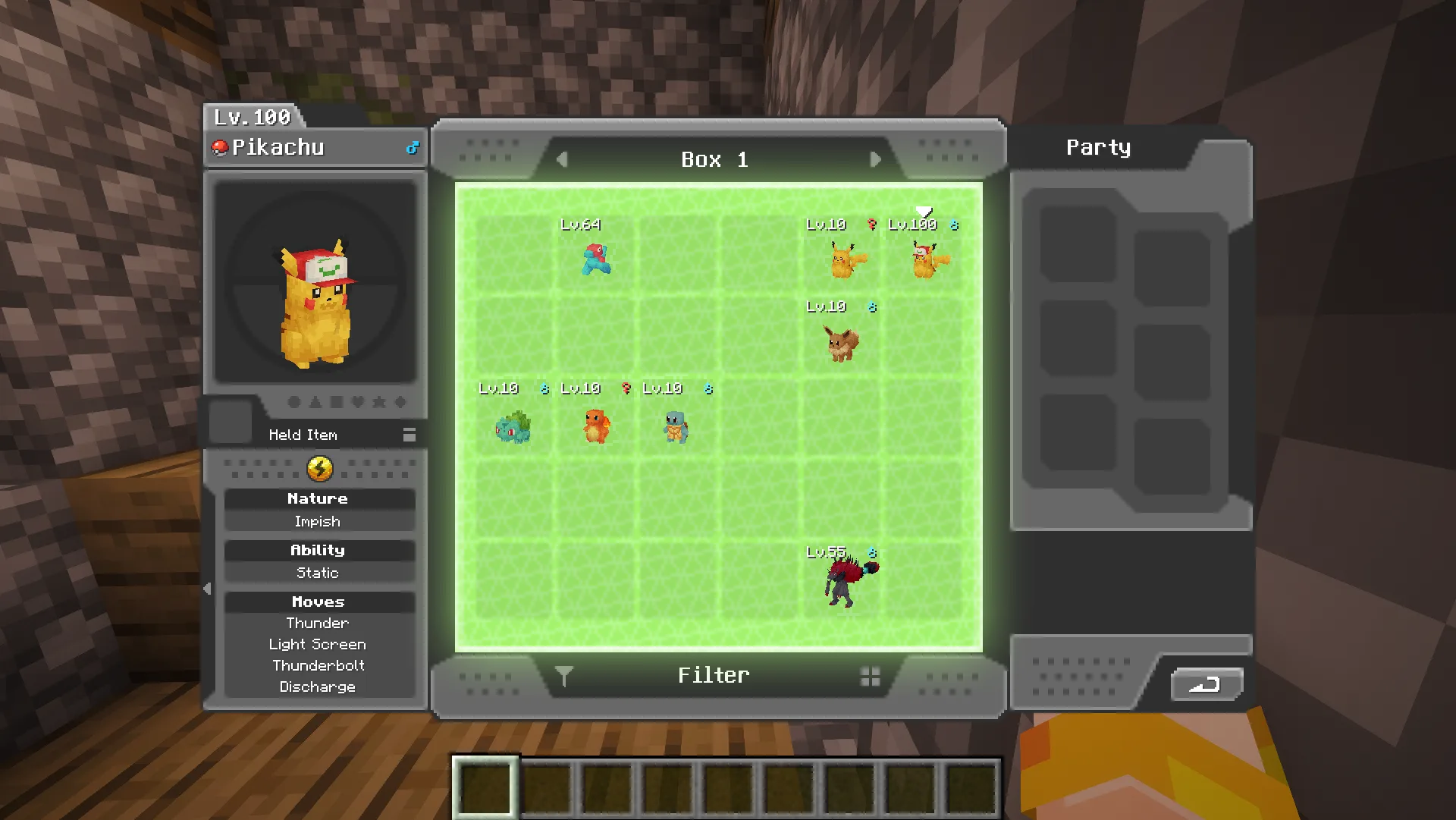Select the Lv.19 Pikachu without a cap
The width and height of the screenshot is (1456, 820).
843,260
